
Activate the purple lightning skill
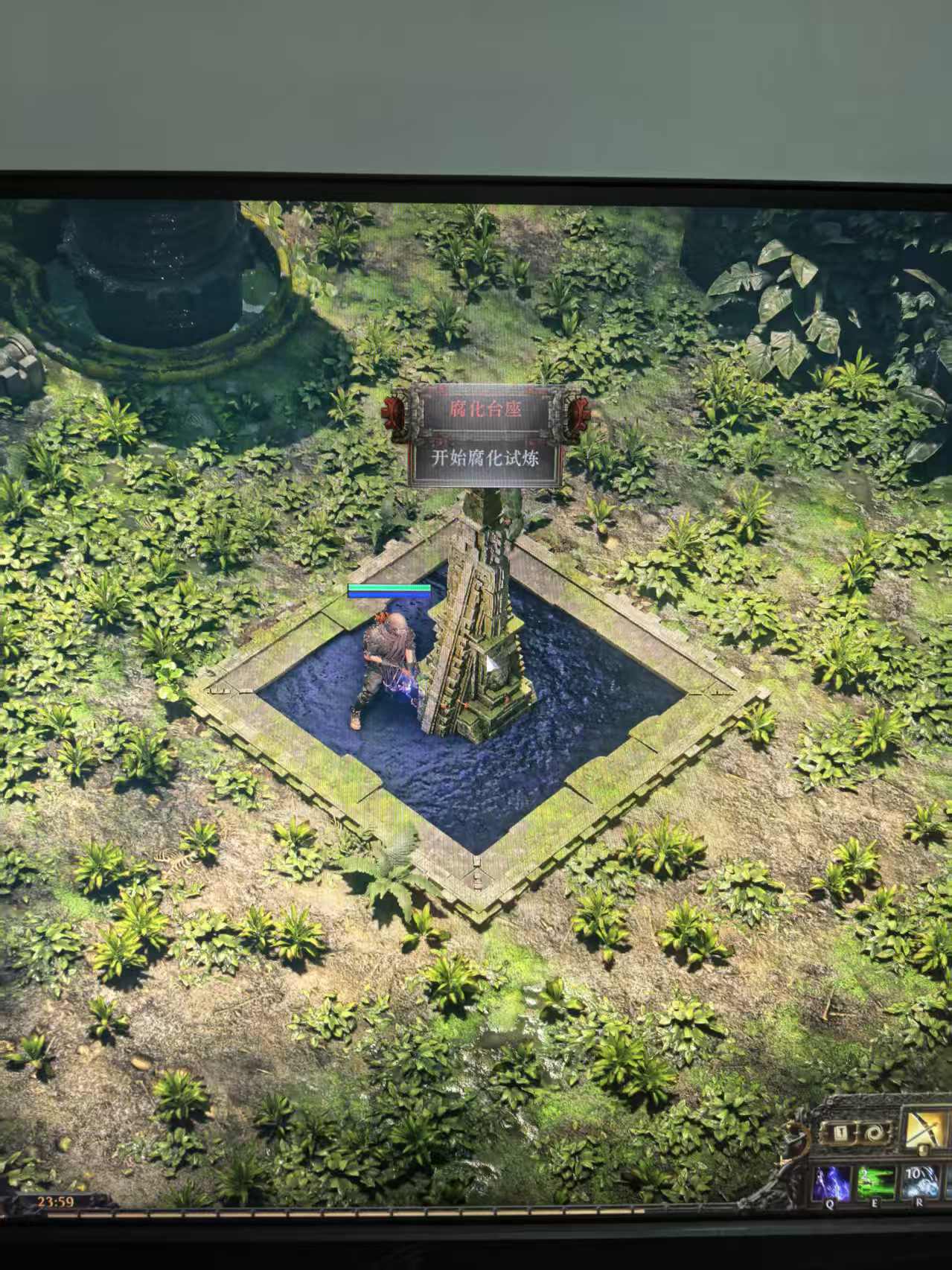point(830,1182)
